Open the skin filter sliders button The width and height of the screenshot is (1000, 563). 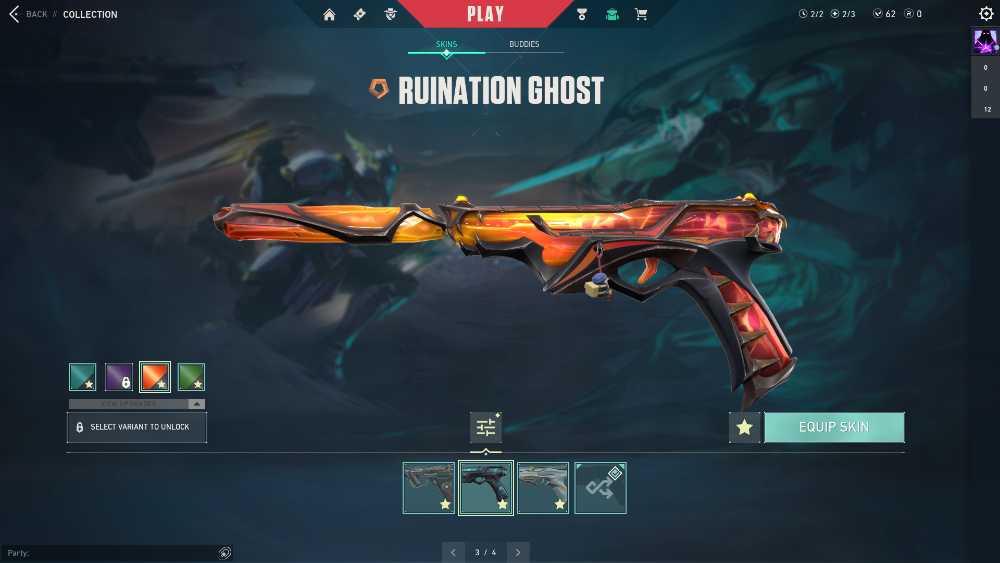coord(486,427)
